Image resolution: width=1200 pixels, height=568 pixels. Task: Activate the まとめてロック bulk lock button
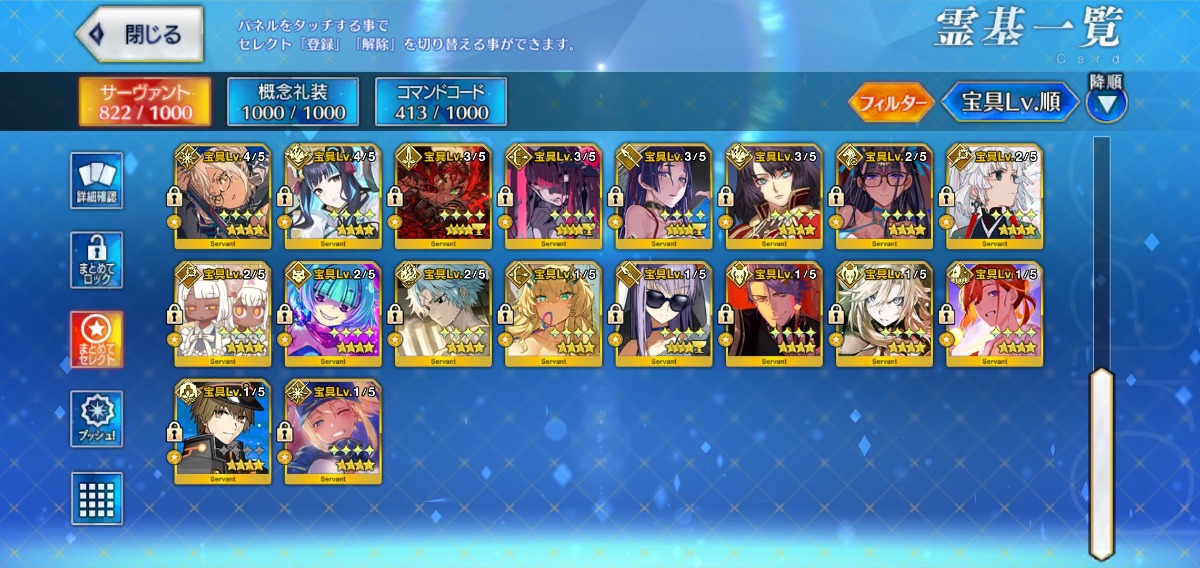(97, 261)
